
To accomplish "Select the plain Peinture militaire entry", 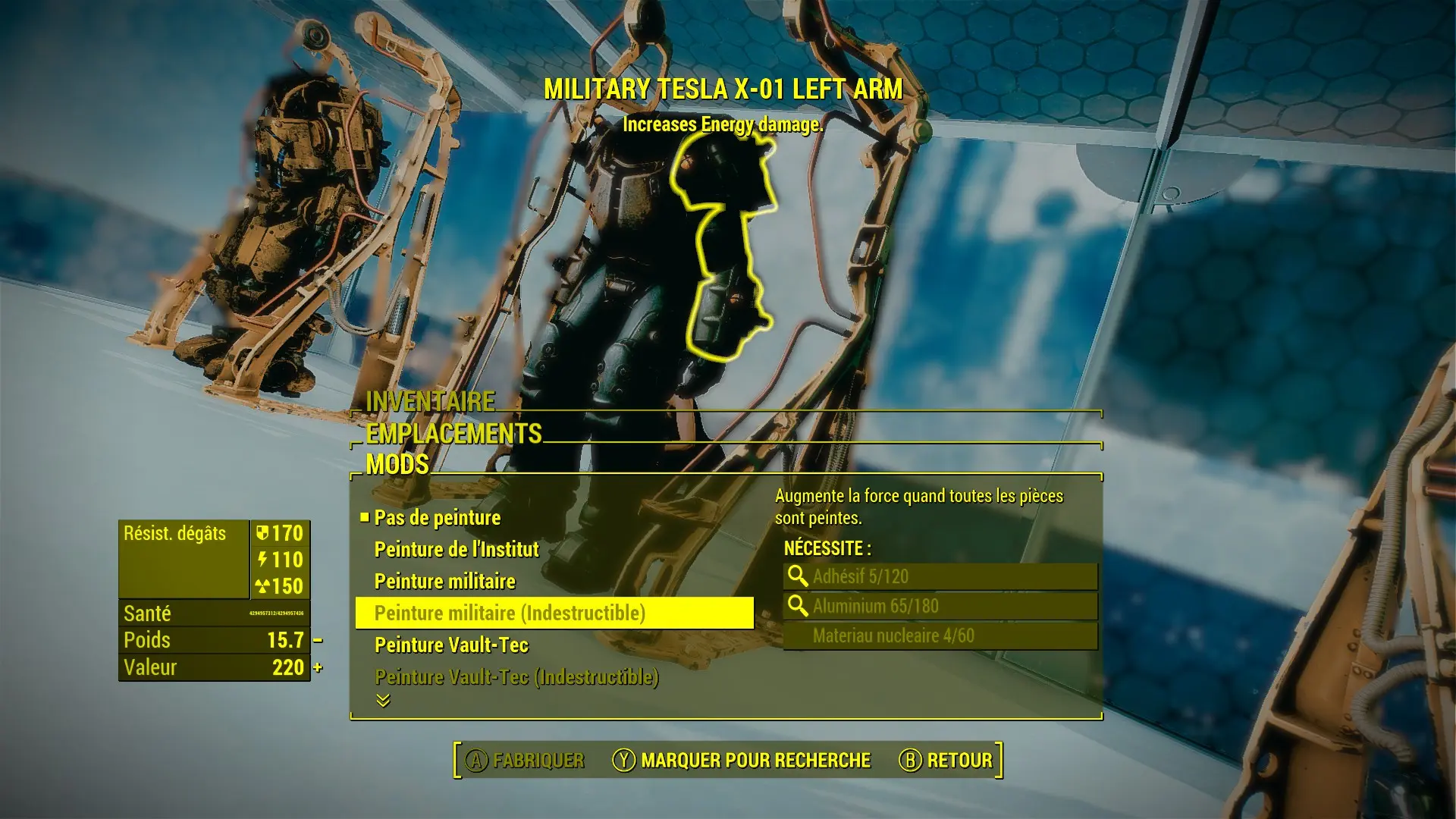I will pos(445,582).
